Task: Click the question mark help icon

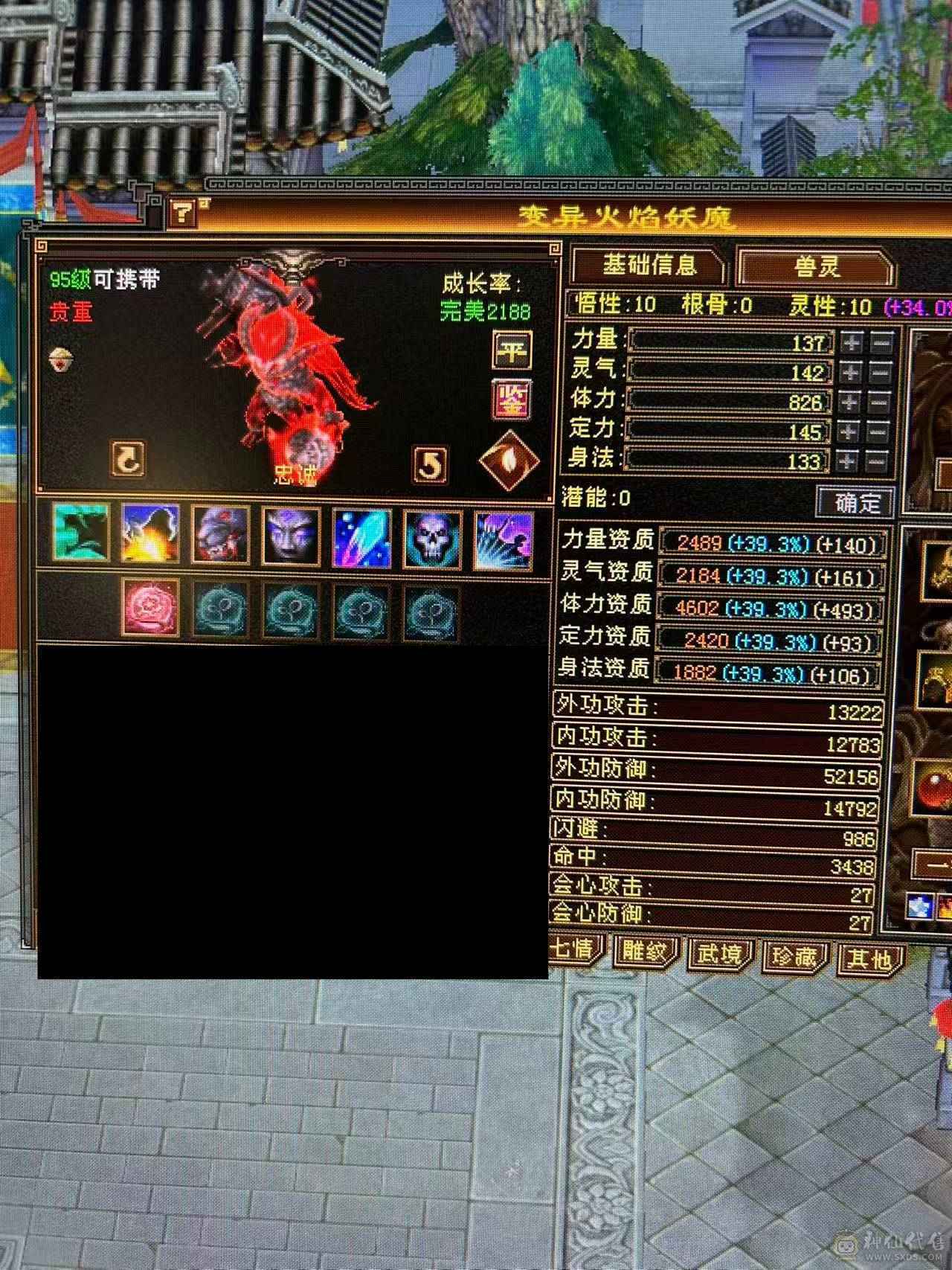Action: (x=182, y=211)
